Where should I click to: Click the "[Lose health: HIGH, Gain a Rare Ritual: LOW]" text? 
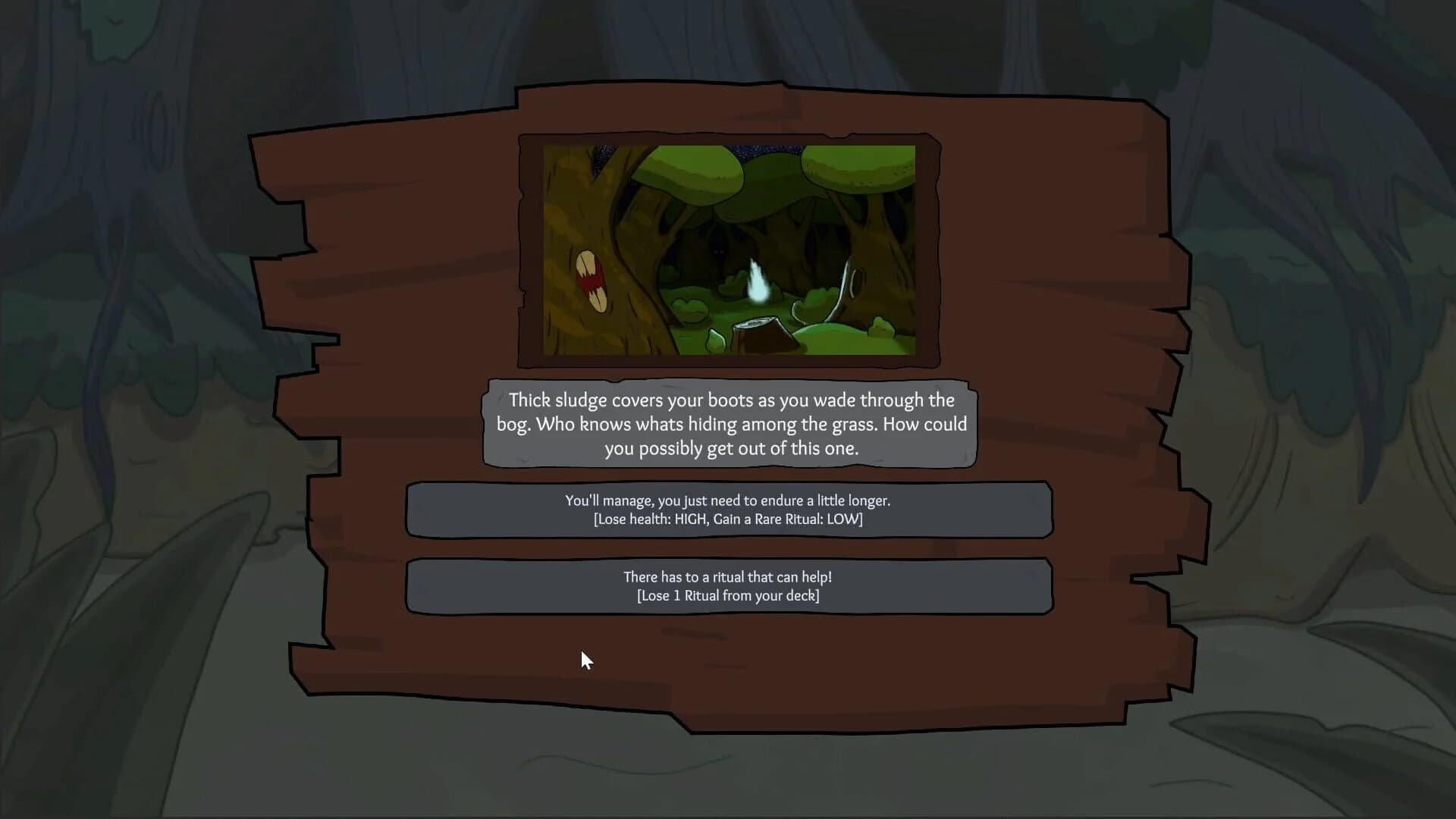[x=728, y=519]
